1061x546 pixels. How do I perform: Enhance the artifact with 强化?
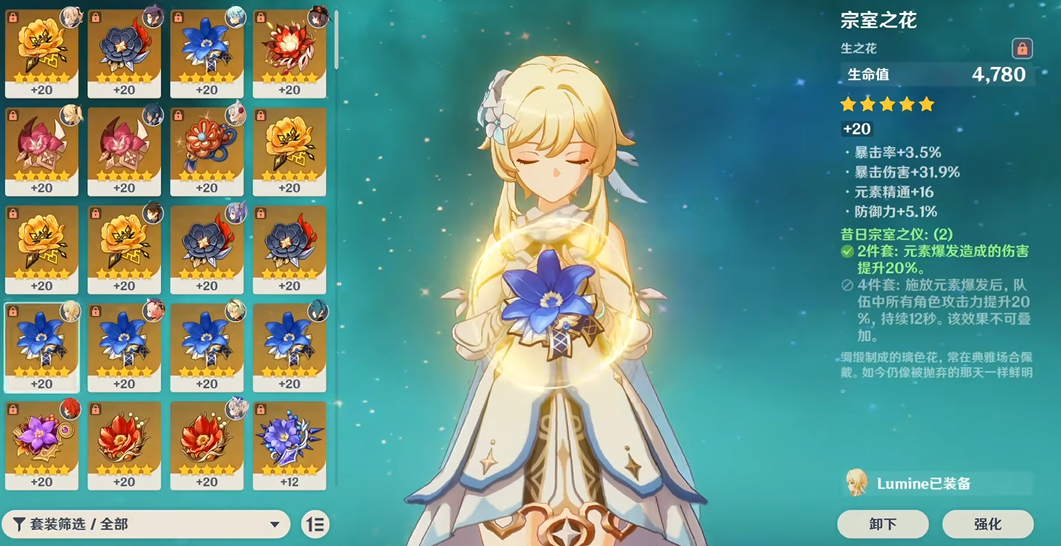(986, 524)
